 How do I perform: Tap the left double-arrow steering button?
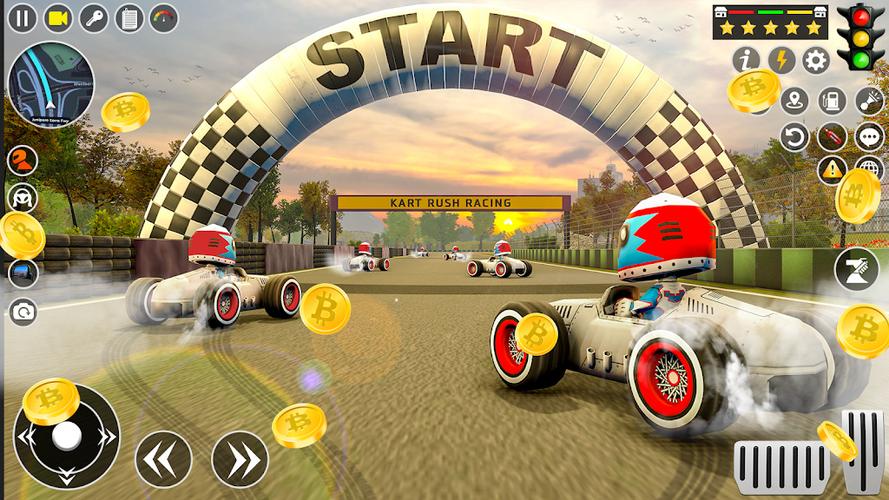(x=163, y=459)
